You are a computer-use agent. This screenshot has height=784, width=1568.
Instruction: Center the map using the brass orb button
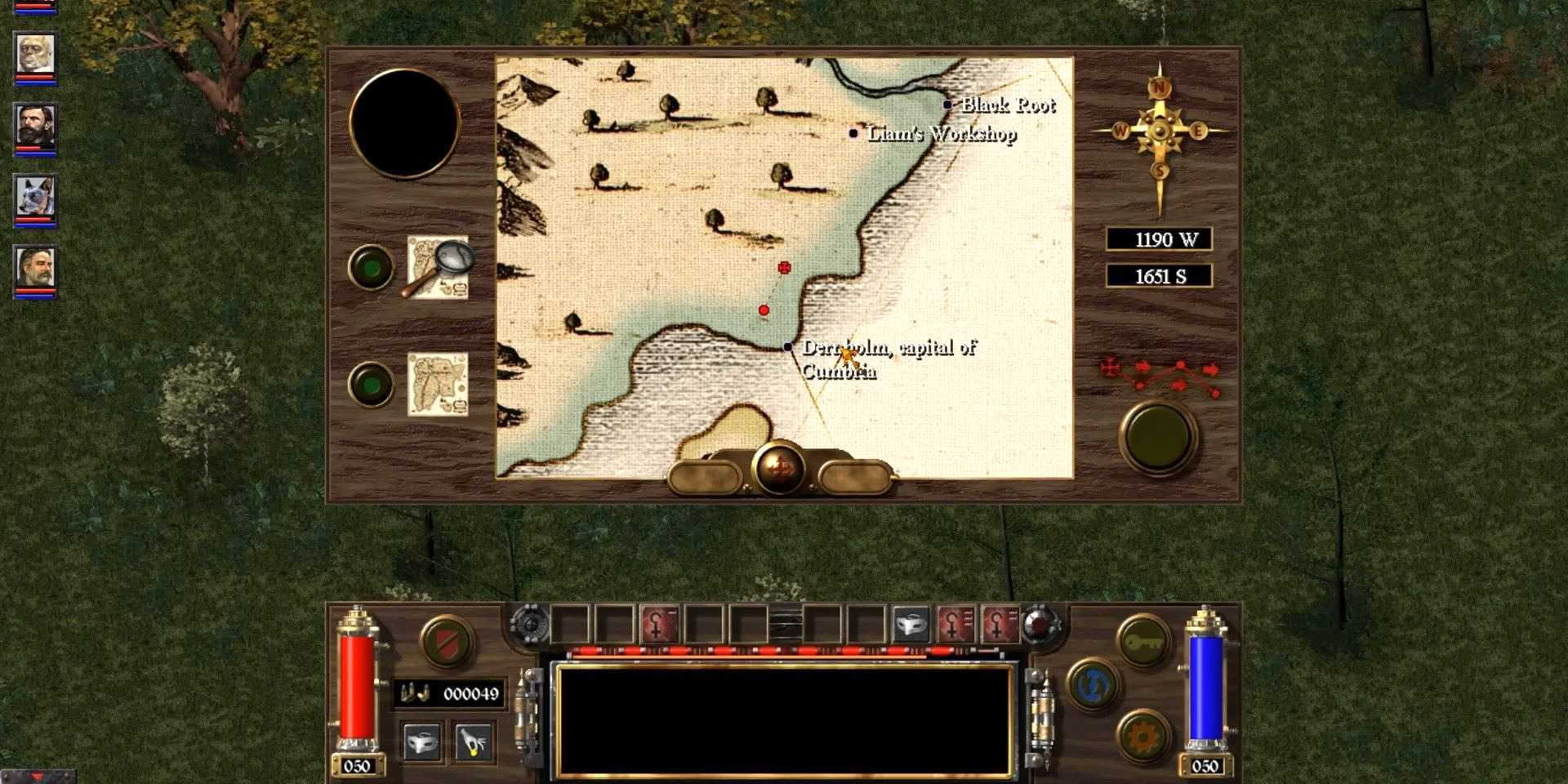pos(780,468)
